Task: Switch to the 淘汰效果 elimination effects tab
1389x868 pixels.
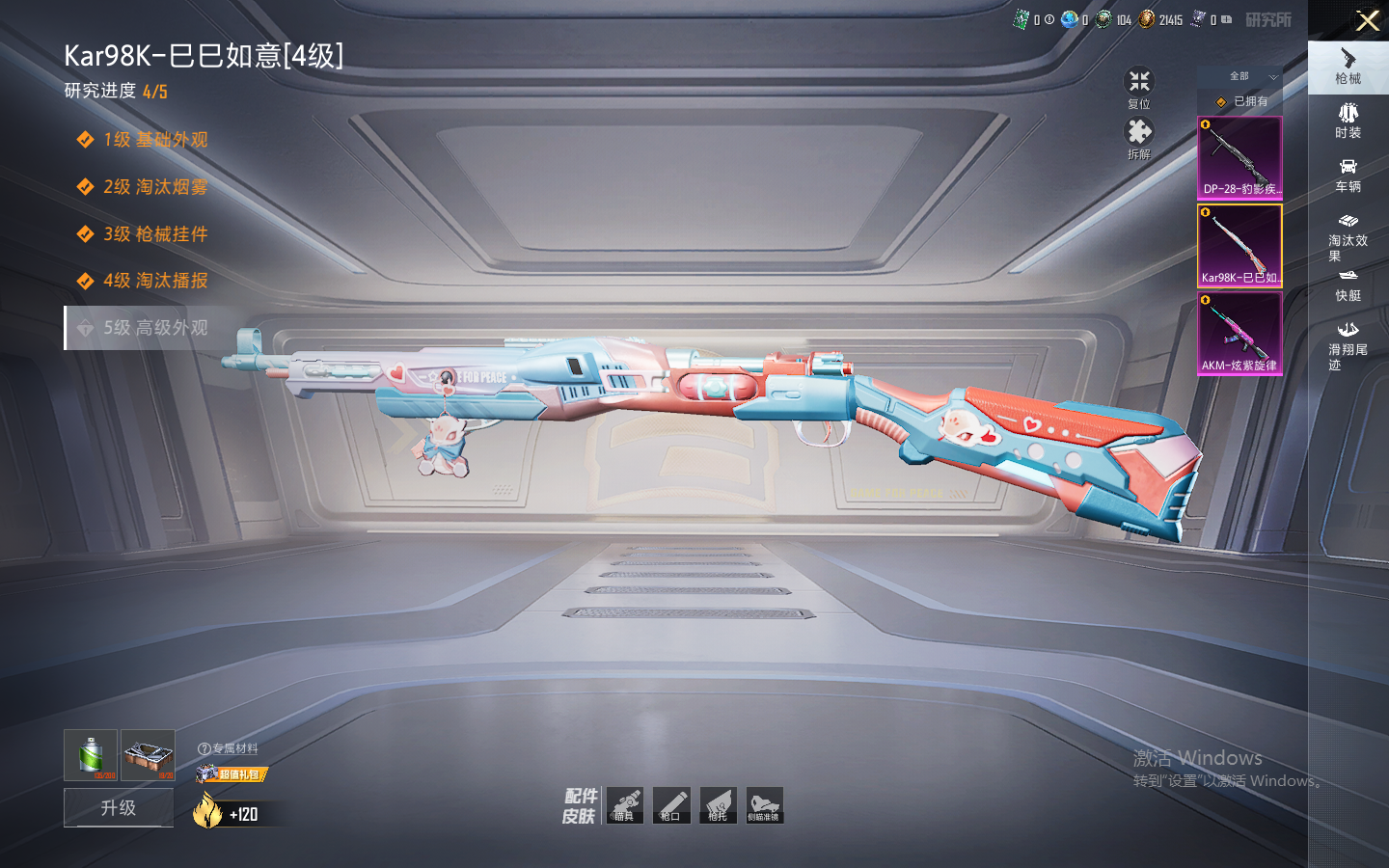Action: [1348, 236]
